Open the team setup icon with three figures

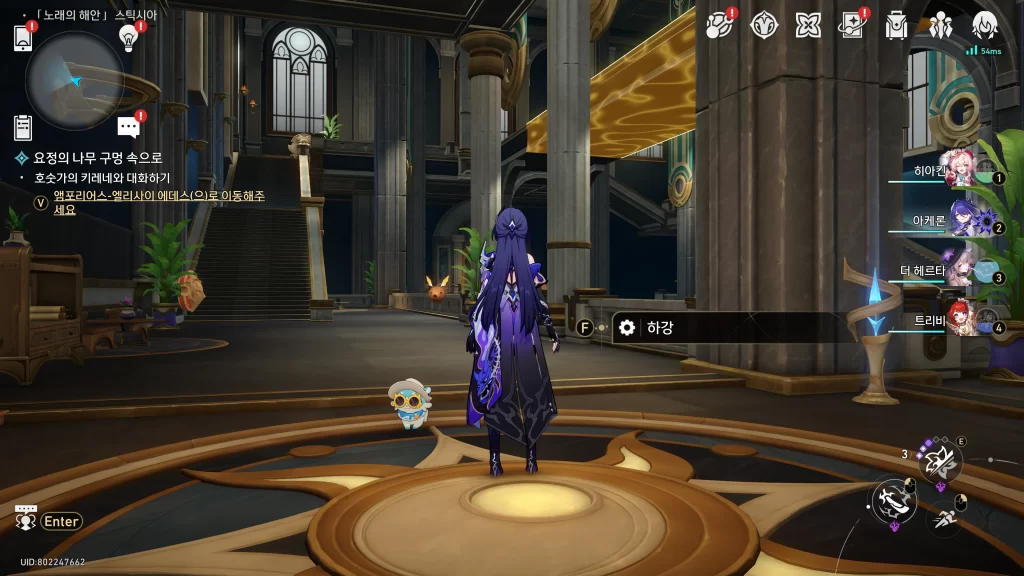pos(940,25)
